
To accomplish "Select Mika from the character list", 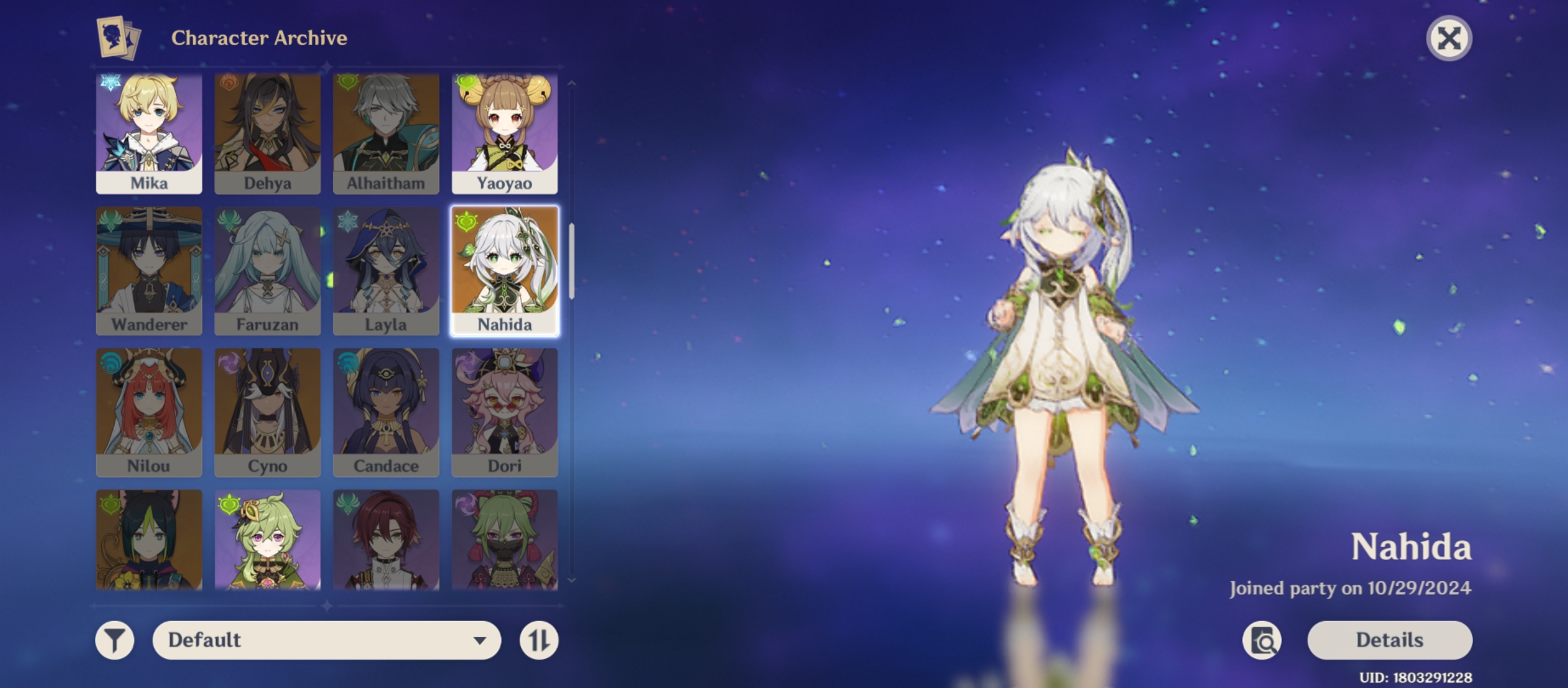I will [x=148, y=131].
